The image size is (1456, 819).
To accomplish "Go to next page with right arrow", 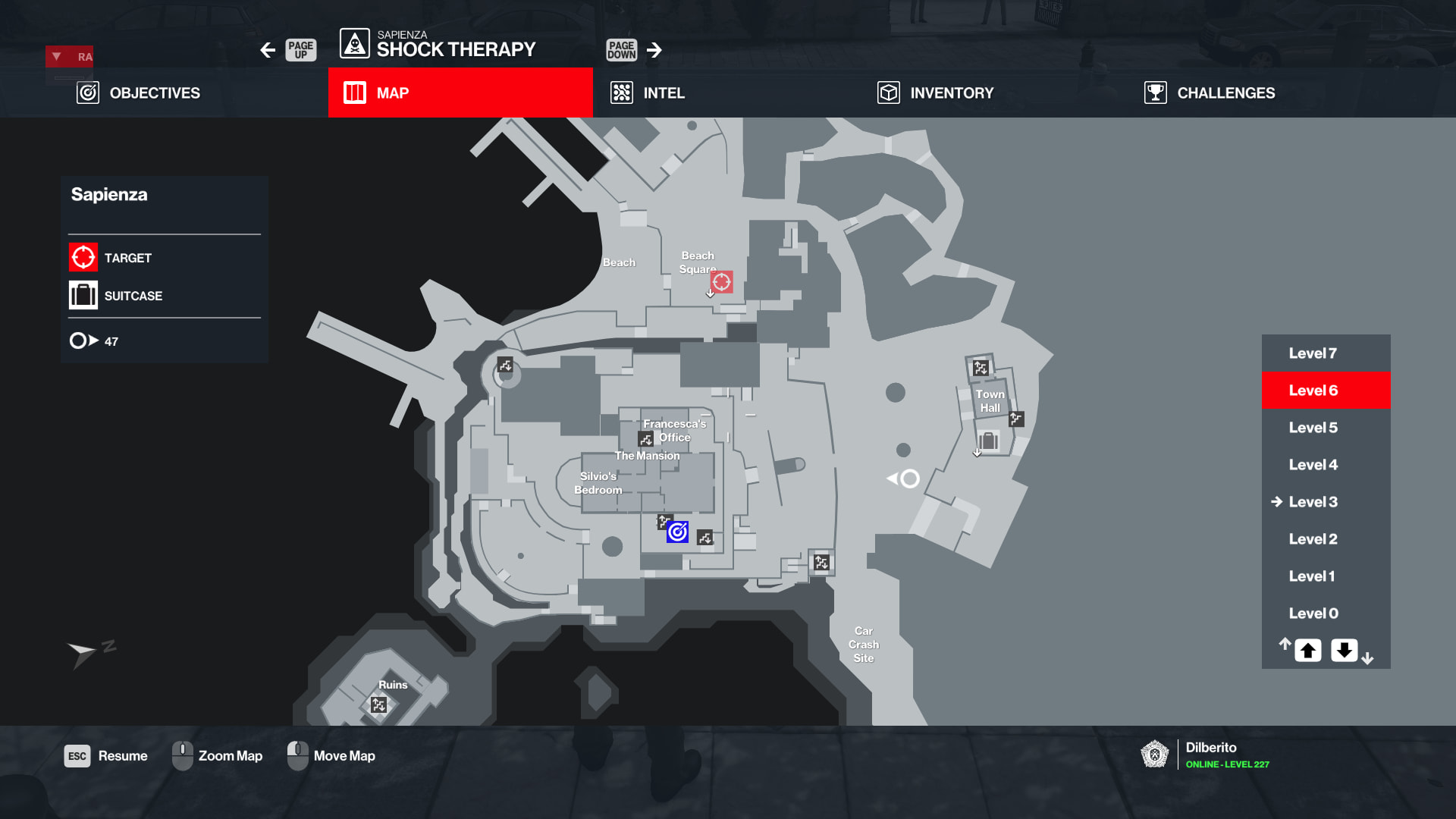I will 654,50.
